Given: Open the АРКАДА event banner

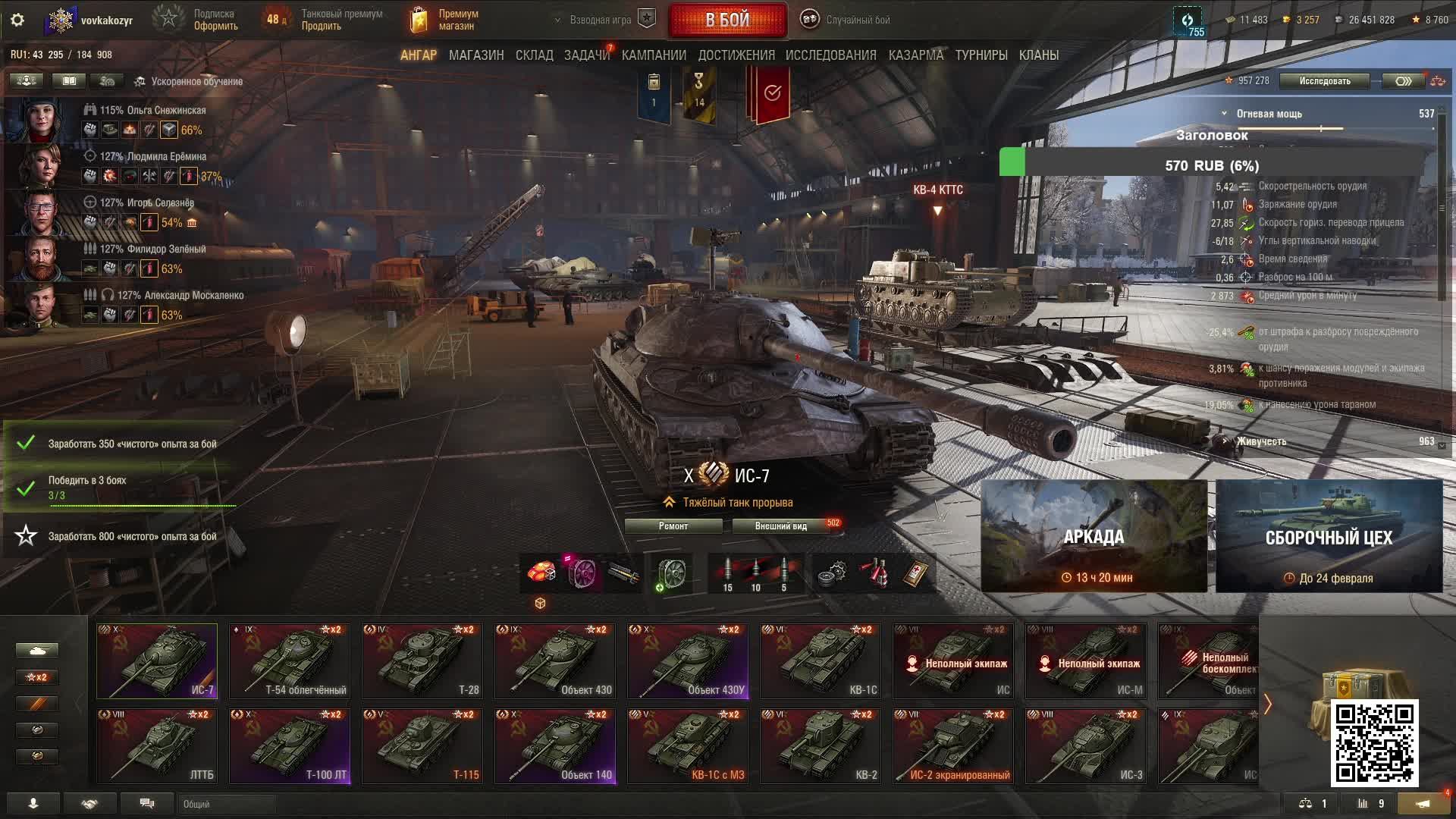Looking at the screenshot, I should point(1094,536).
